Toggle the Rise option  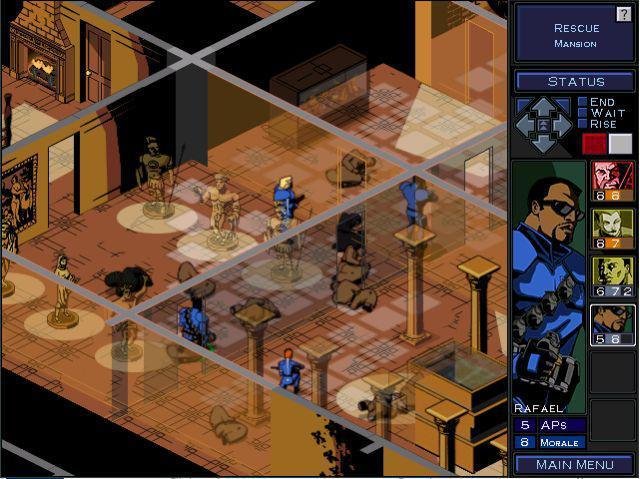pos(582,124)
